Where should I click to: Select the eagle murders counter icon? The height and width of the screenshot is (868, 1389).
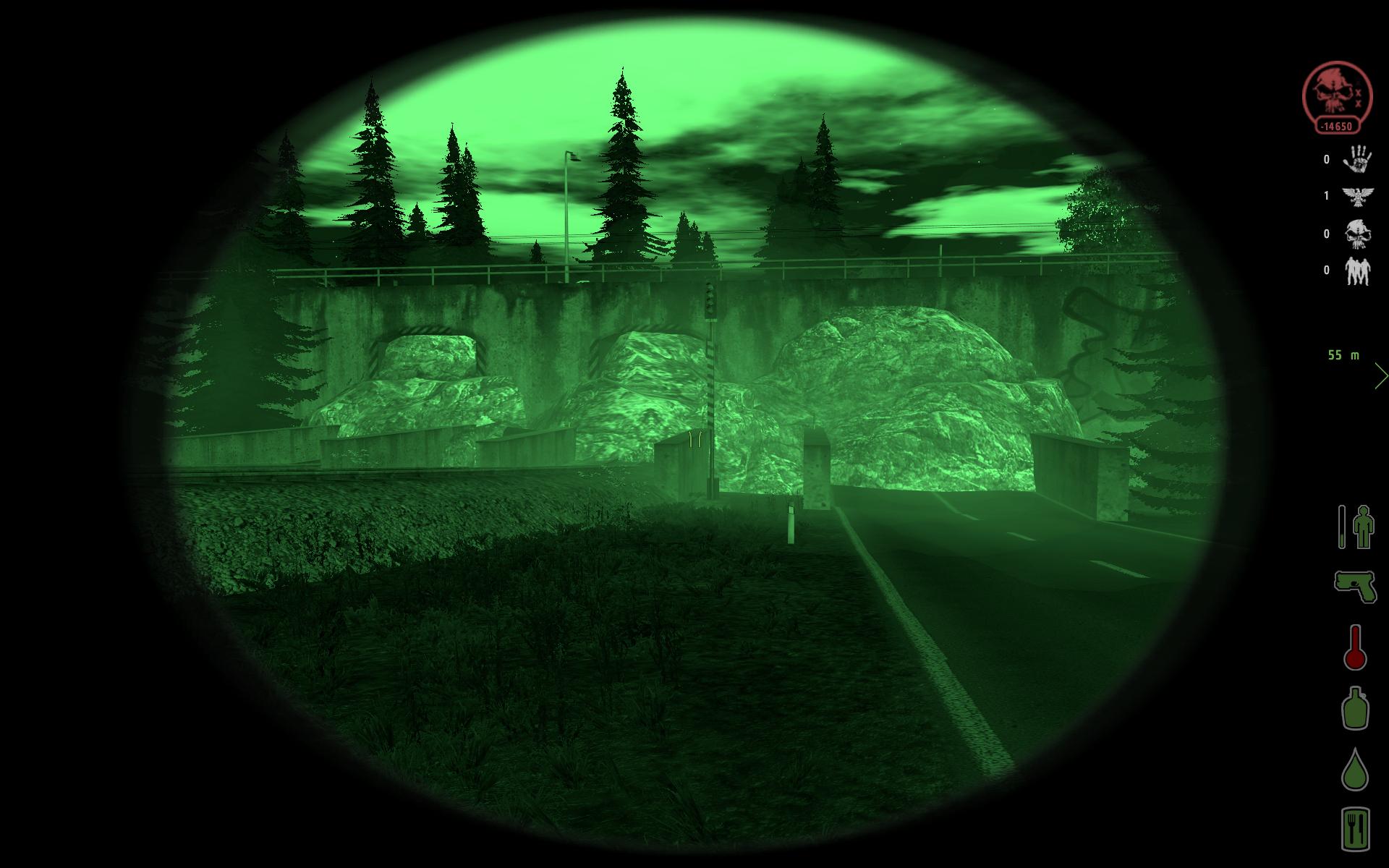point(1358,197)
